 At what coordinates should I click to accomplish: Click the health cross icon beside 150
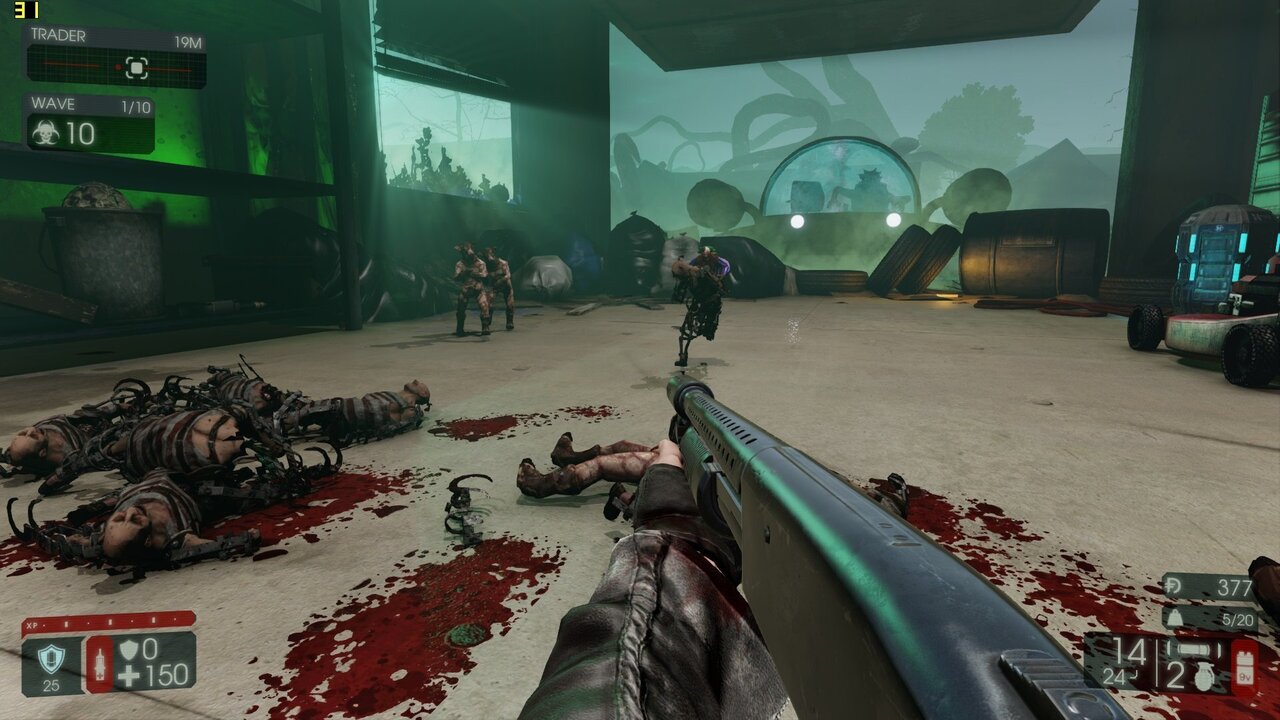coord(130,677)
